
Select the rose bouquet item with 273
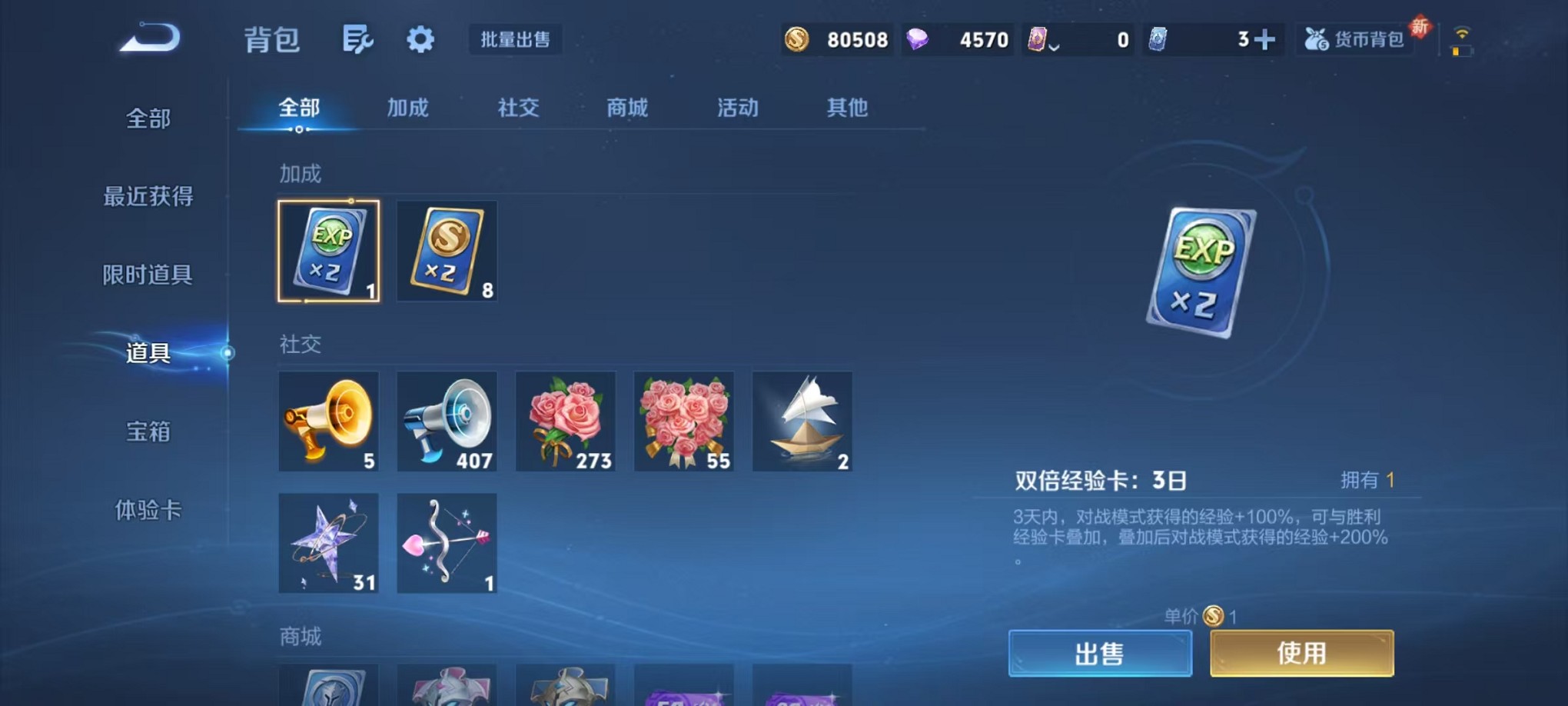coord(566,421)
